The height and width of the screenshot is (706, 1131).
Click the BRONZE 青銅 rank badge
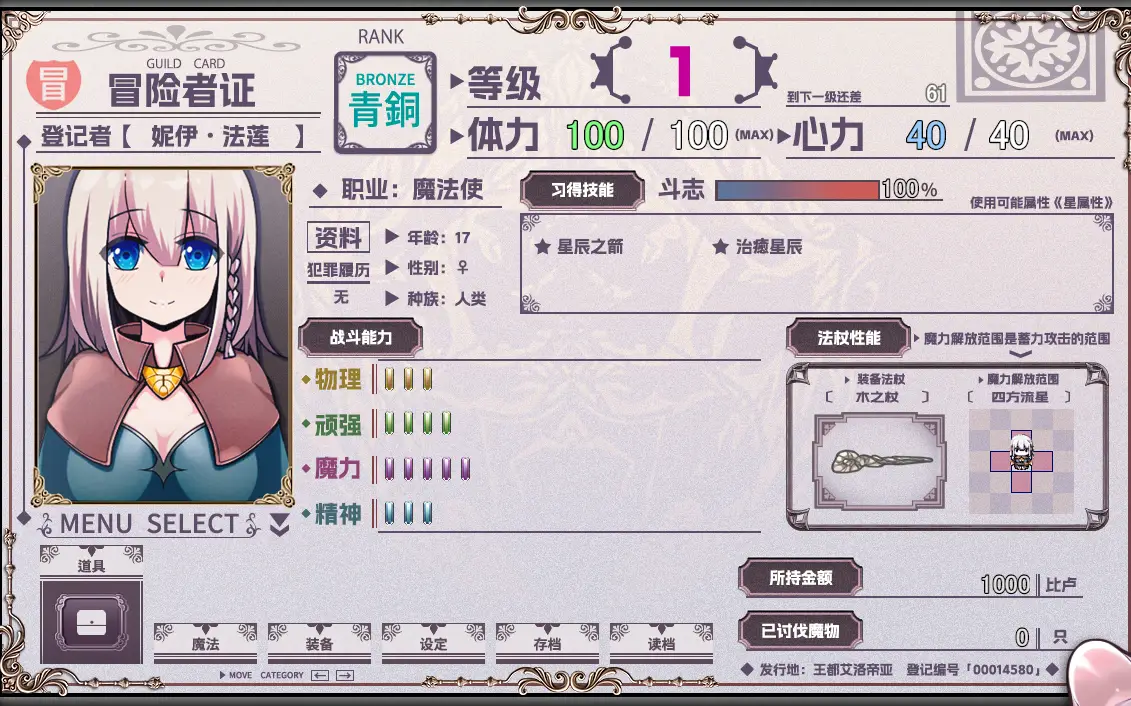pyautogui.click(x=385, y=103)
